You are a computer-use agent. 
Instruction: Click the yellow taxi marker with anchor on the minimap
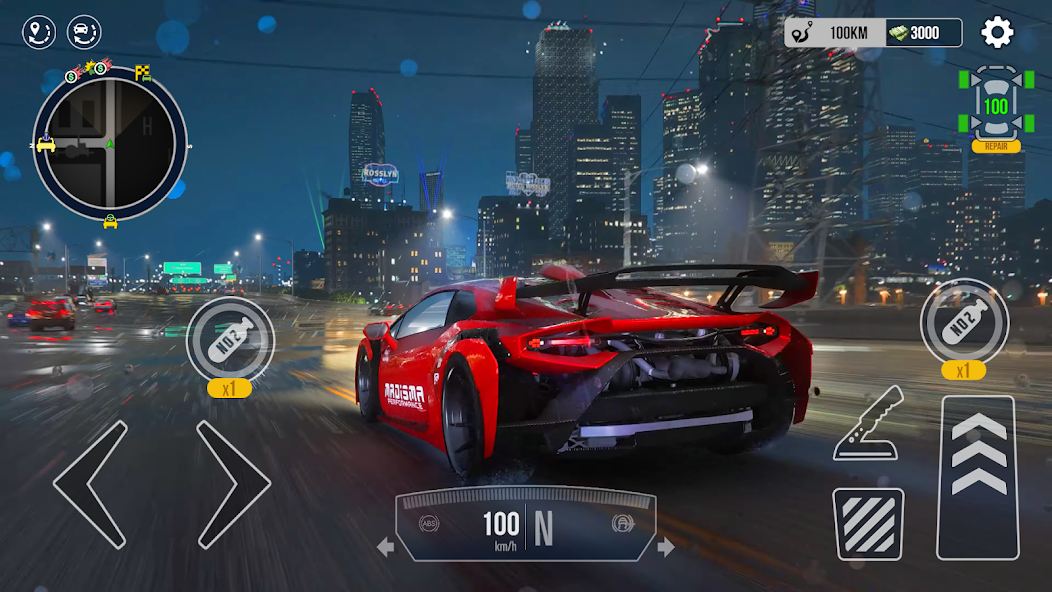(46, 144)
